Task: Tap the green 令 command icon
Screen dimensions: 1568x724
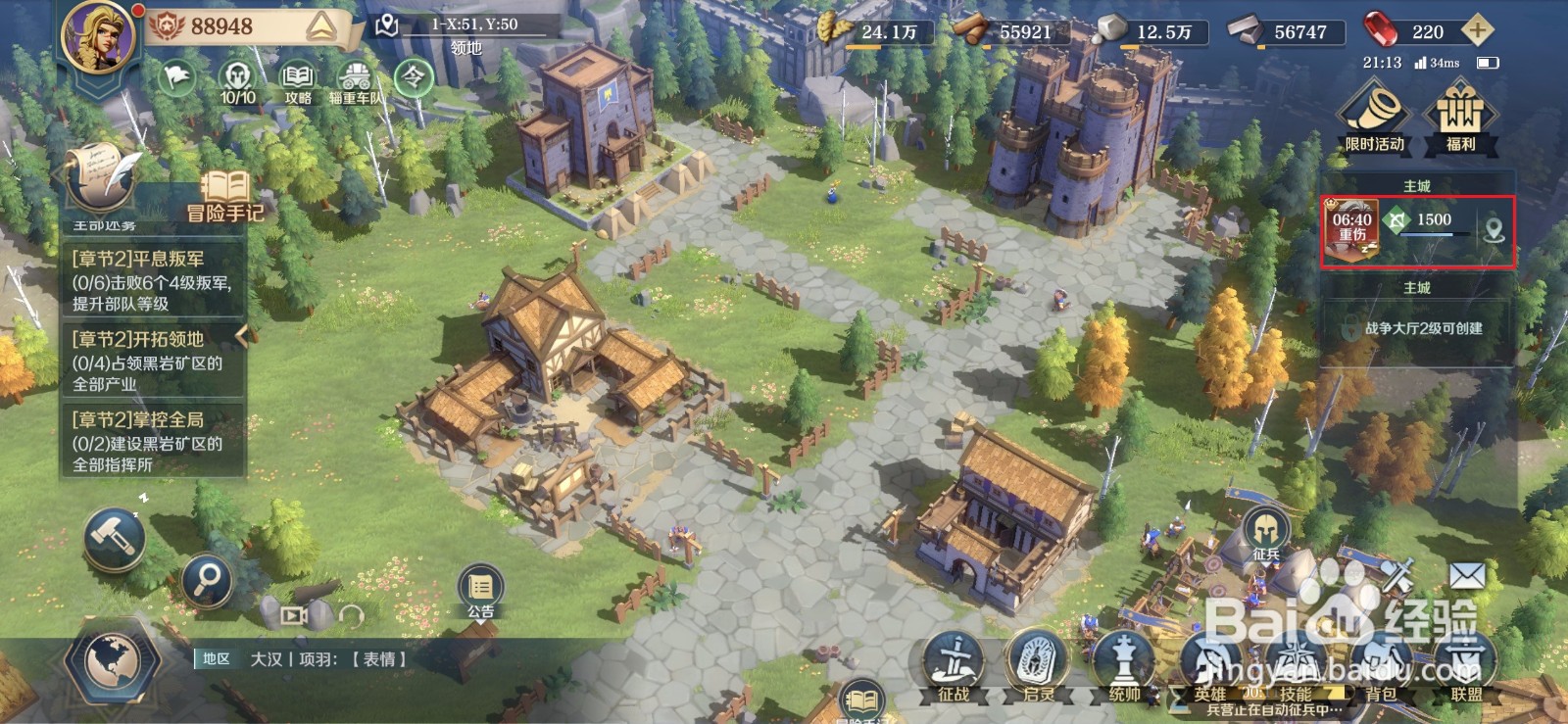Action: coord(414,77)
